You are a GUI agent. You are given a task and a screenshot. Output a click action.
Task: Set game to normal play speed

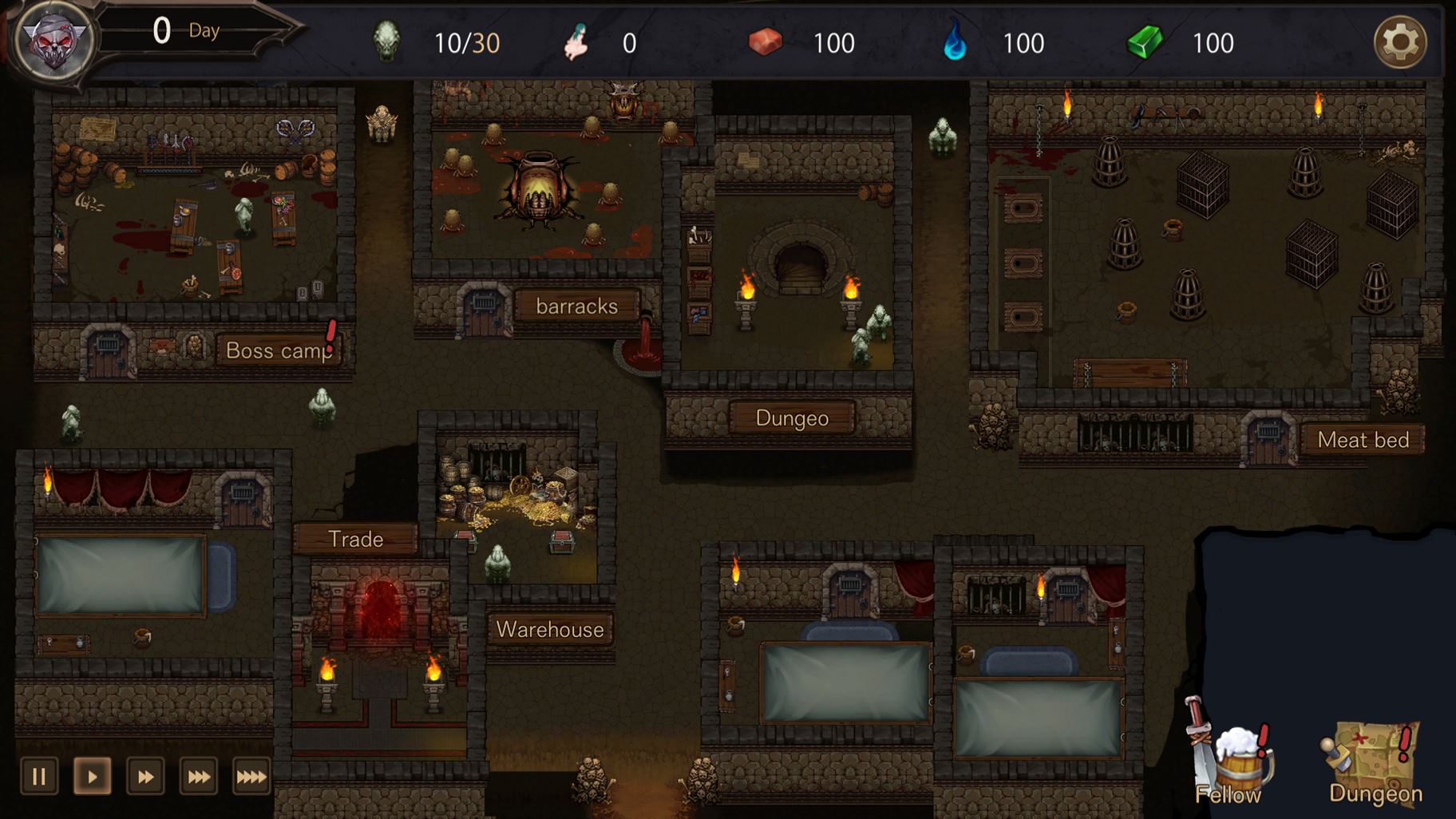pos(92,776)
